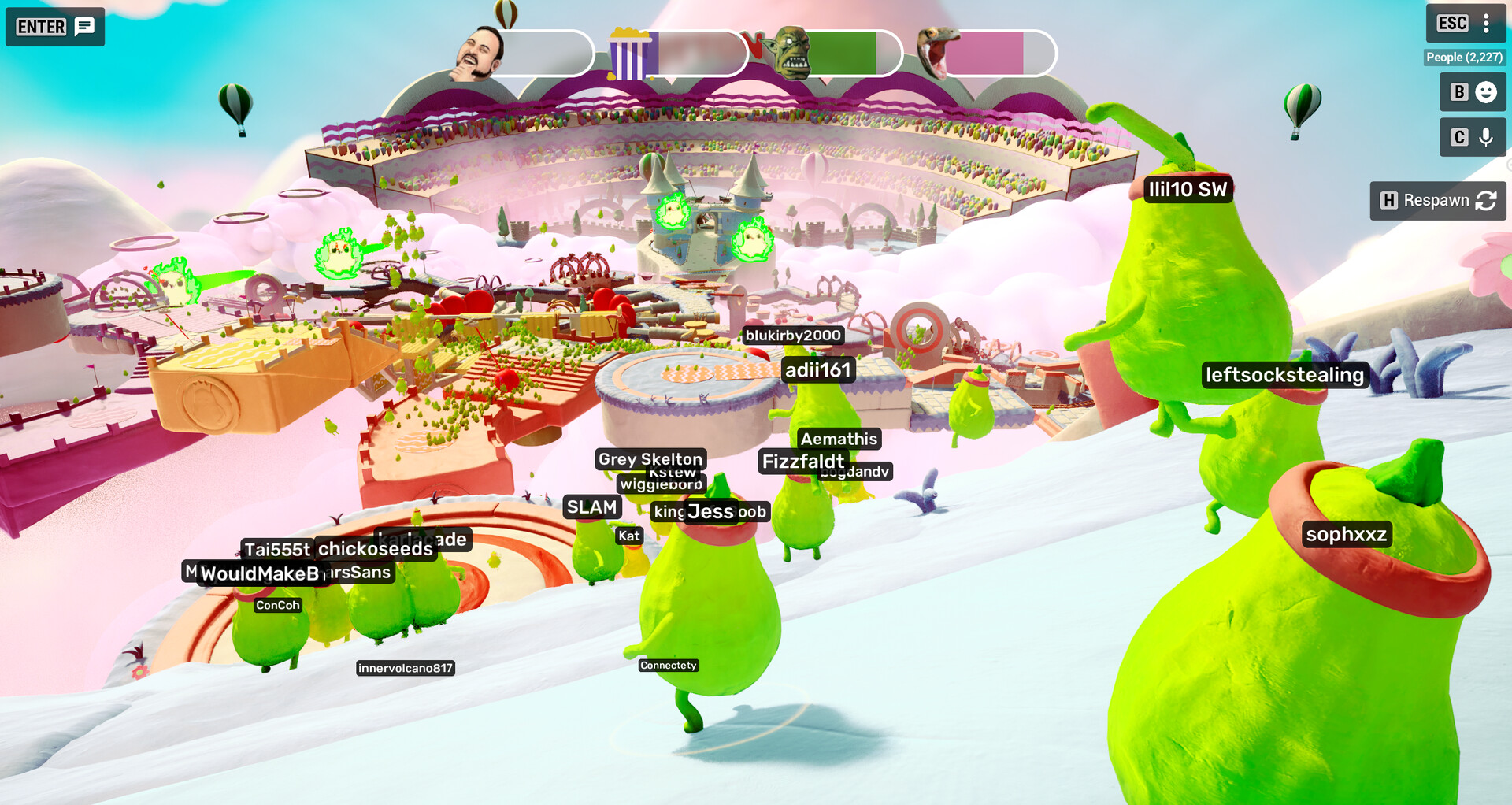
Task: Toggle the C voice shortcut badge
Action: [1458, 136]
